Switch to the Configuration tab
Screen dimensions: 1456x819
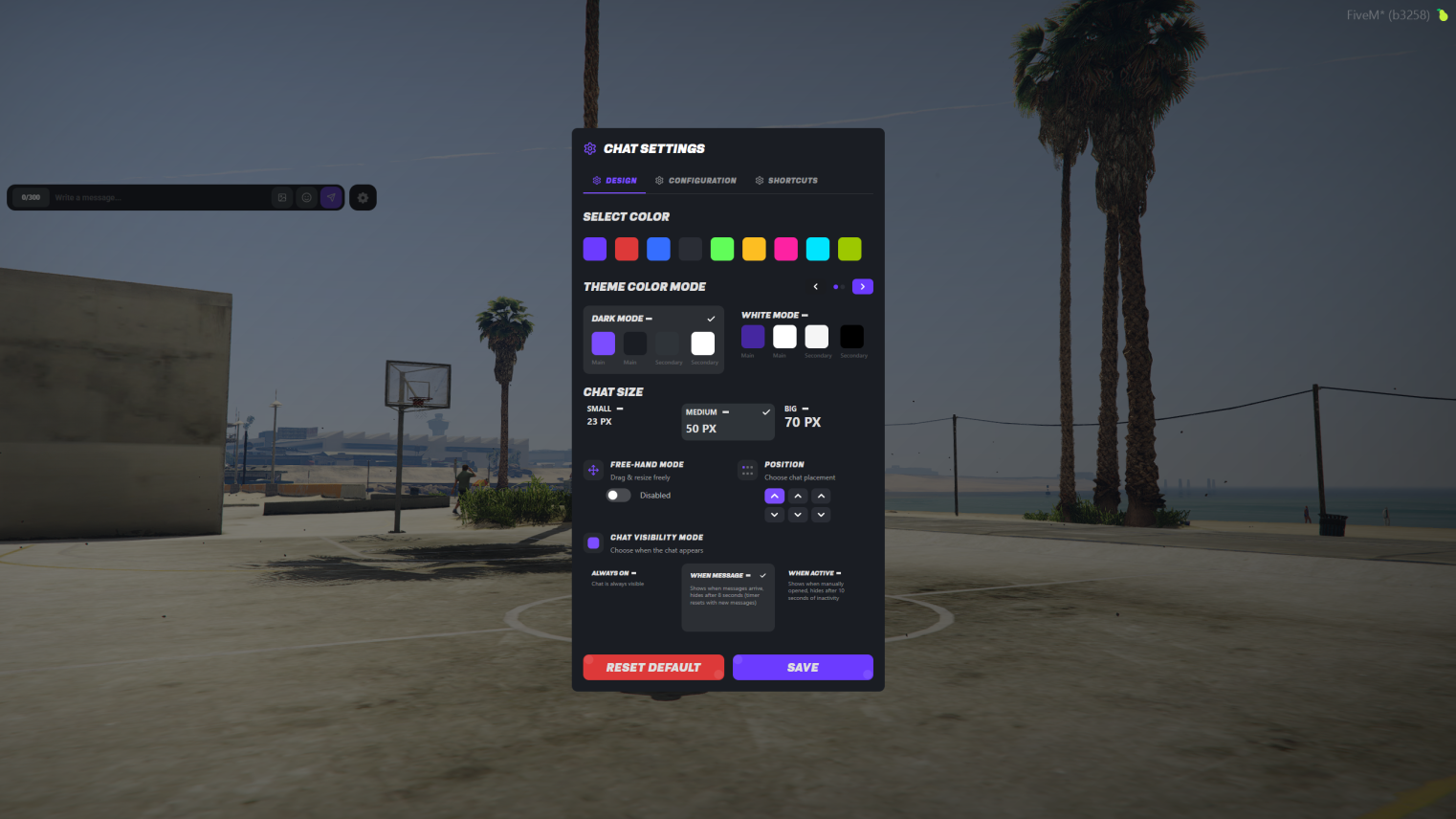click(695, 180)
